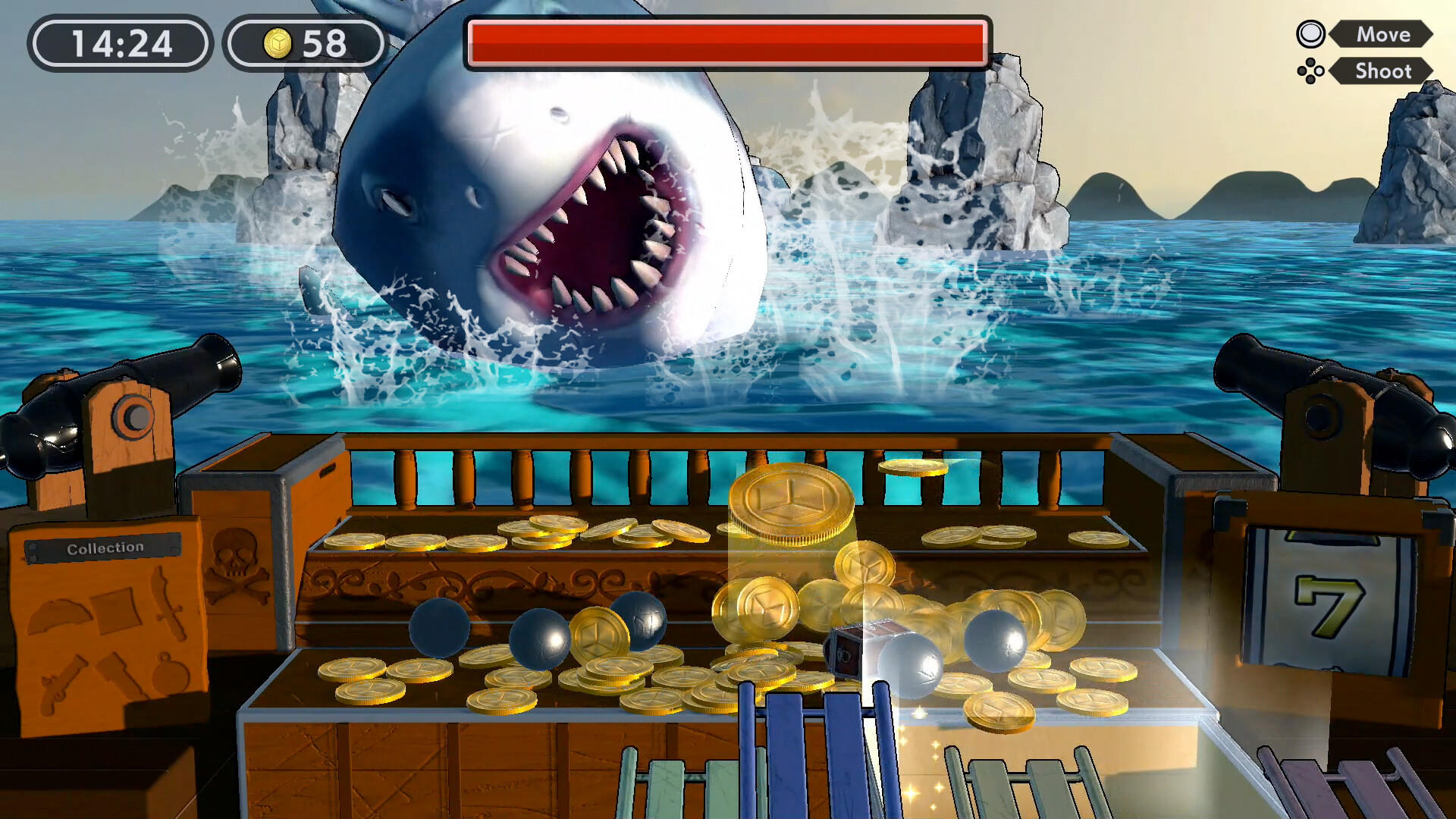Image resolution: width=1456 pixels, height=819 pixels.
Task: Open the Collection panel header
Action: coord(106,547)
